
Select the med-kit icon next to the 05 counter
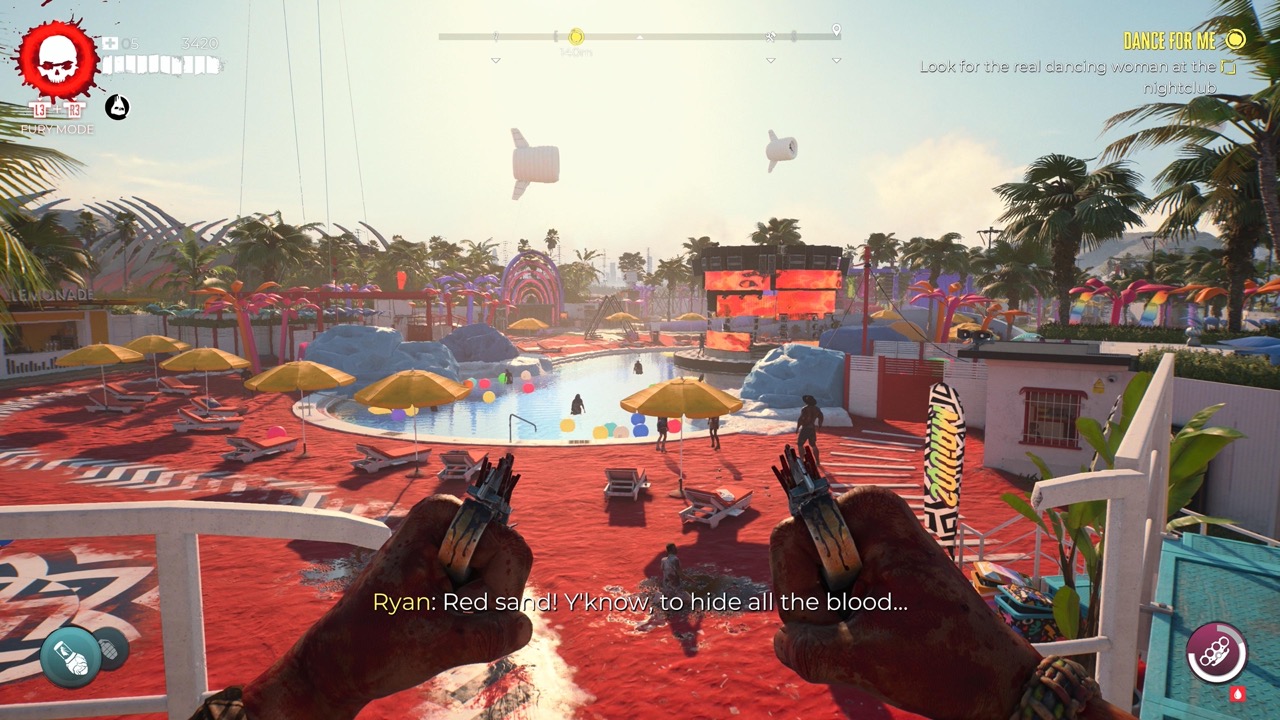pyautogui.click(x=110, y=43)
